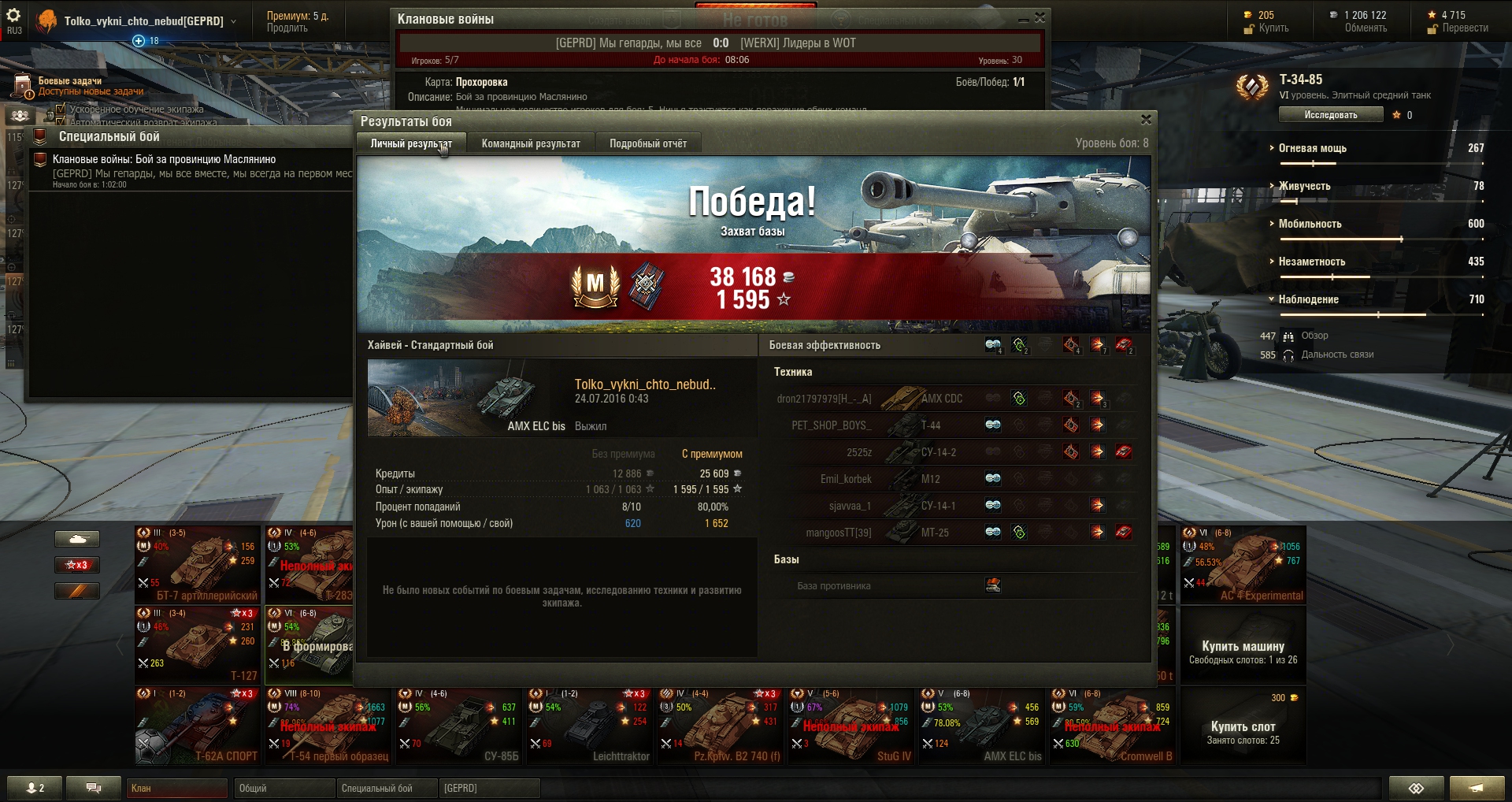Switch to the Командный результат tab
The width and height of the screenshot is (1512, 802).
(531, 143)
